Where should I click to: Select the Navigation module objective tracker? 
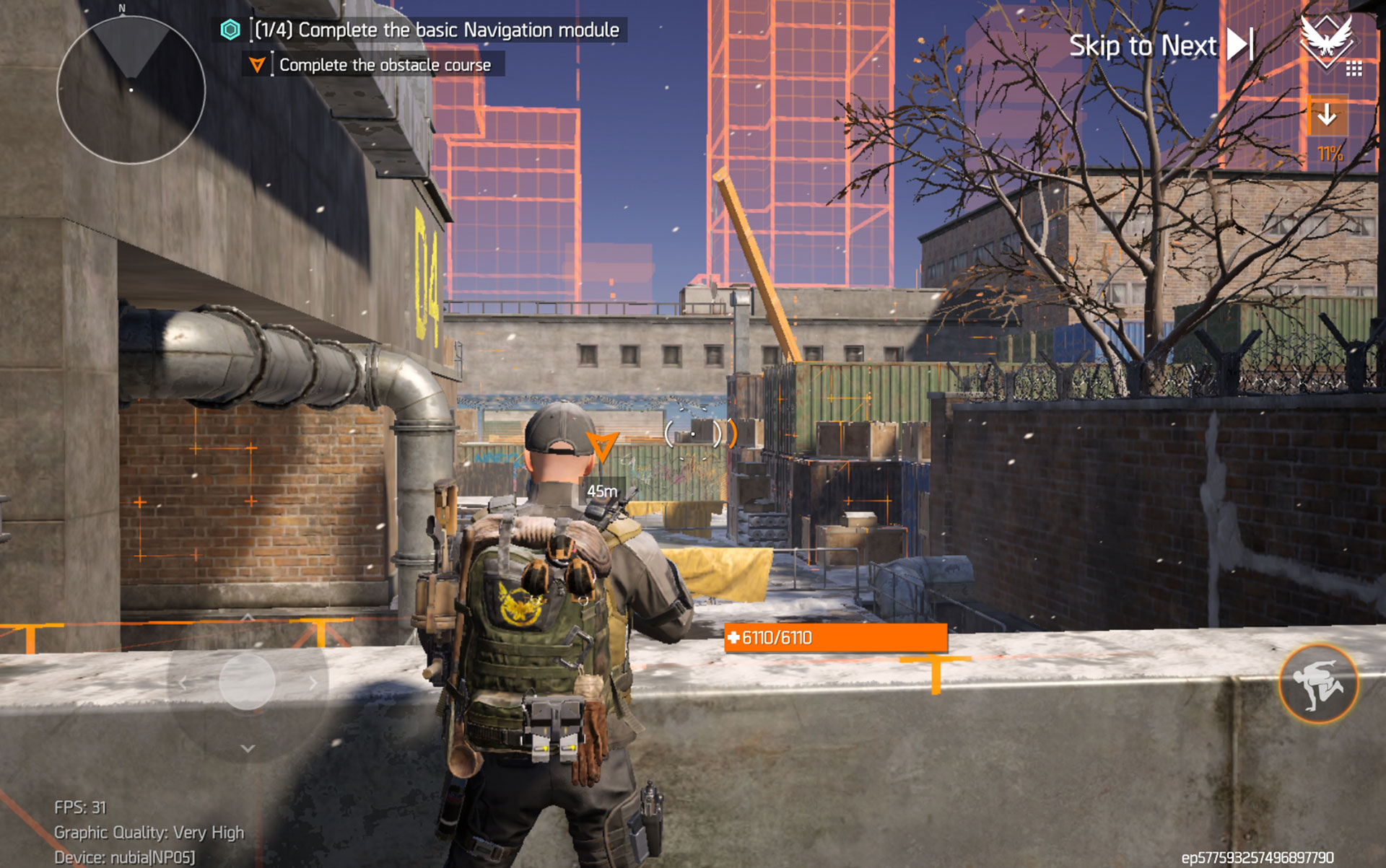click(x=422, y=30)
